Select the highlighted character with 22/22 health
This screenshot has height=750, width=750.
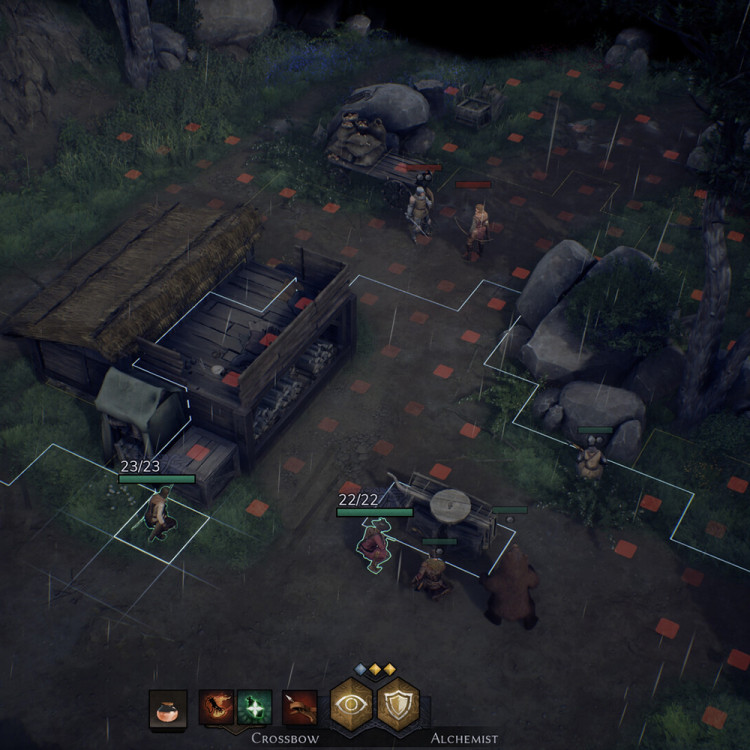point(375,545)
